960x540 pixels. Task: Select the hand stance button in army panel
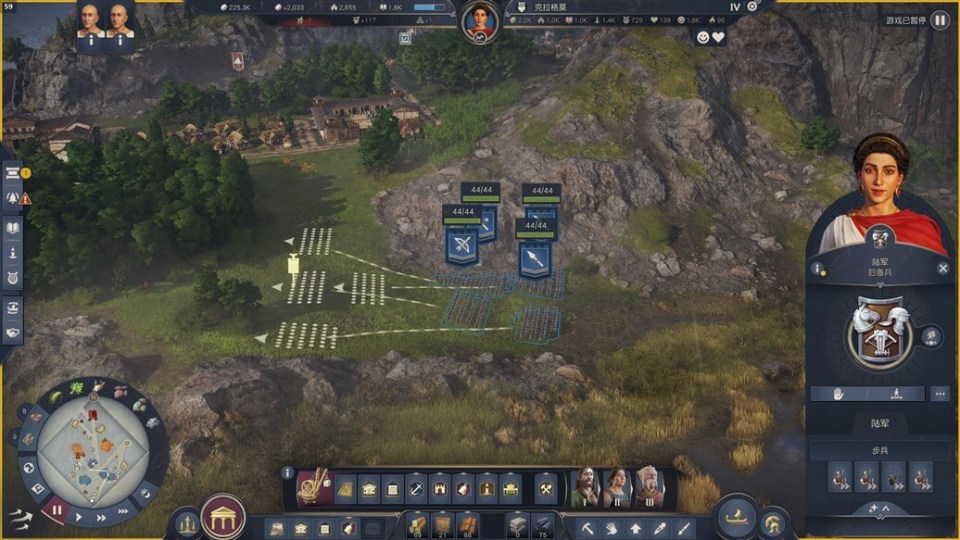pyautogui.click(x=838, y=393)
